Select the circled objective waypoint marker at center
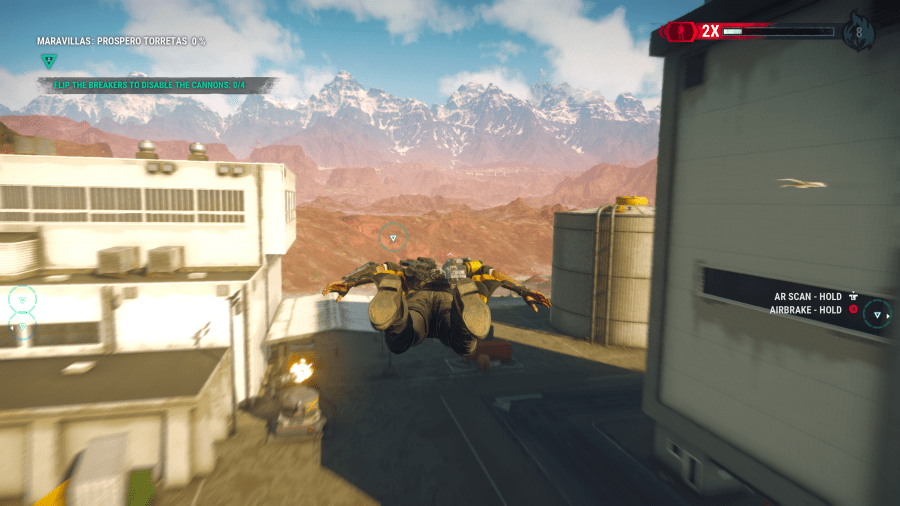900x506 pixels. coord(393,238)
